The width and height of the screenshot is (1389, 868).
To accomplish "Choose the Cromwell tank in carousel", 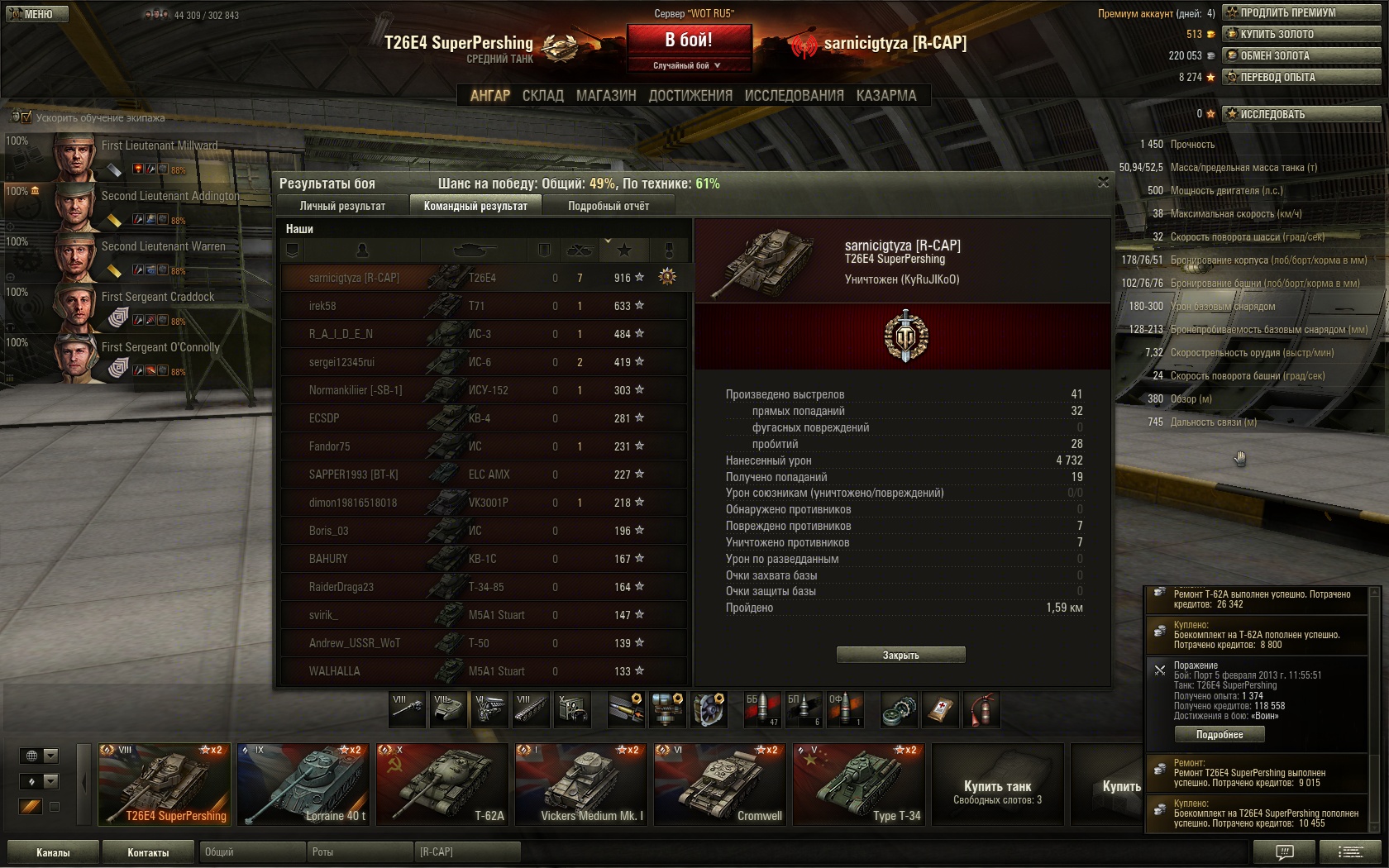I will (x=719, y=785).
